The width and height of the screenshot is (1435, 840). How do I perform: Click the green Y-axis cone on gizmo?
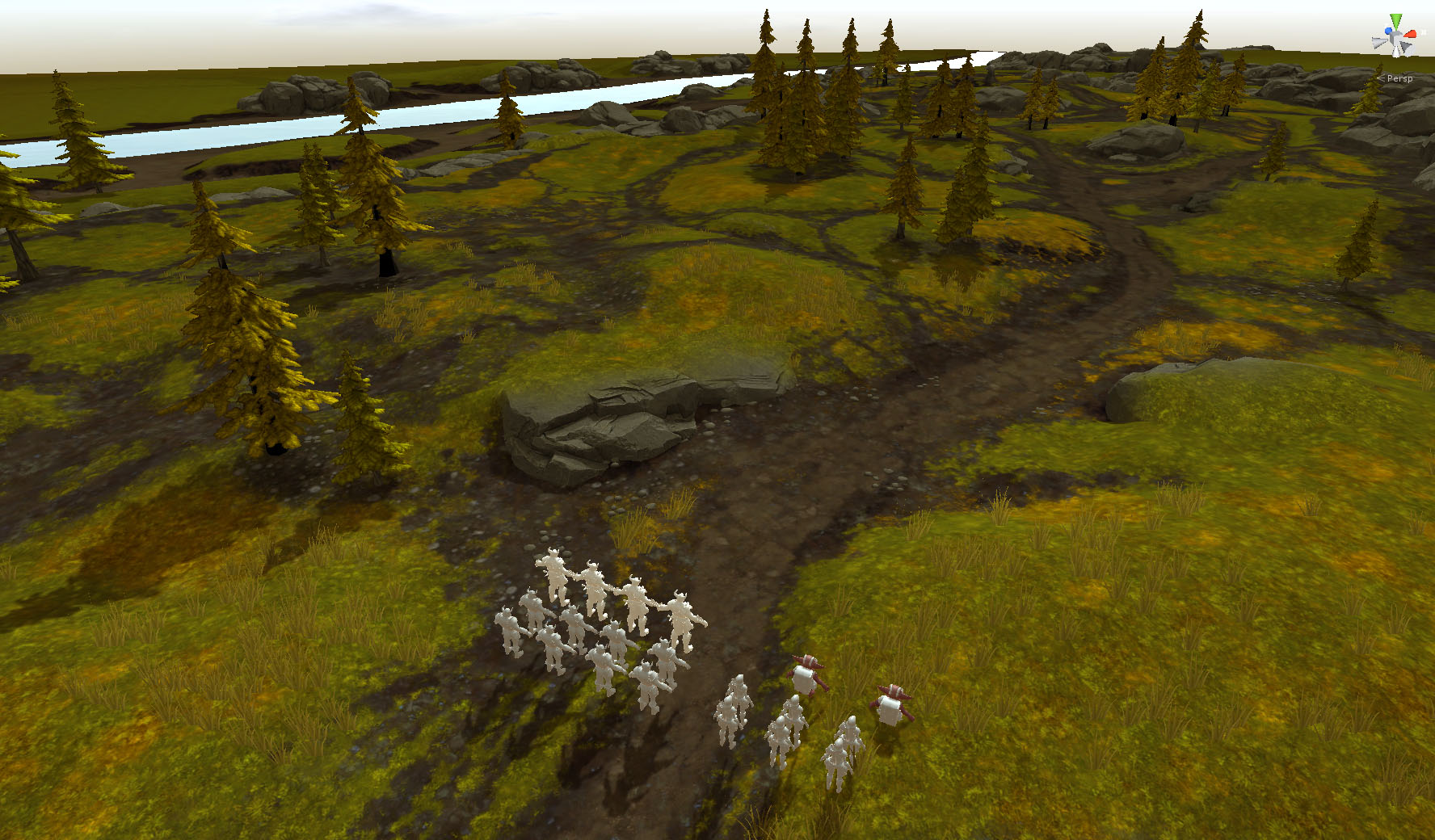(1395, 22)
